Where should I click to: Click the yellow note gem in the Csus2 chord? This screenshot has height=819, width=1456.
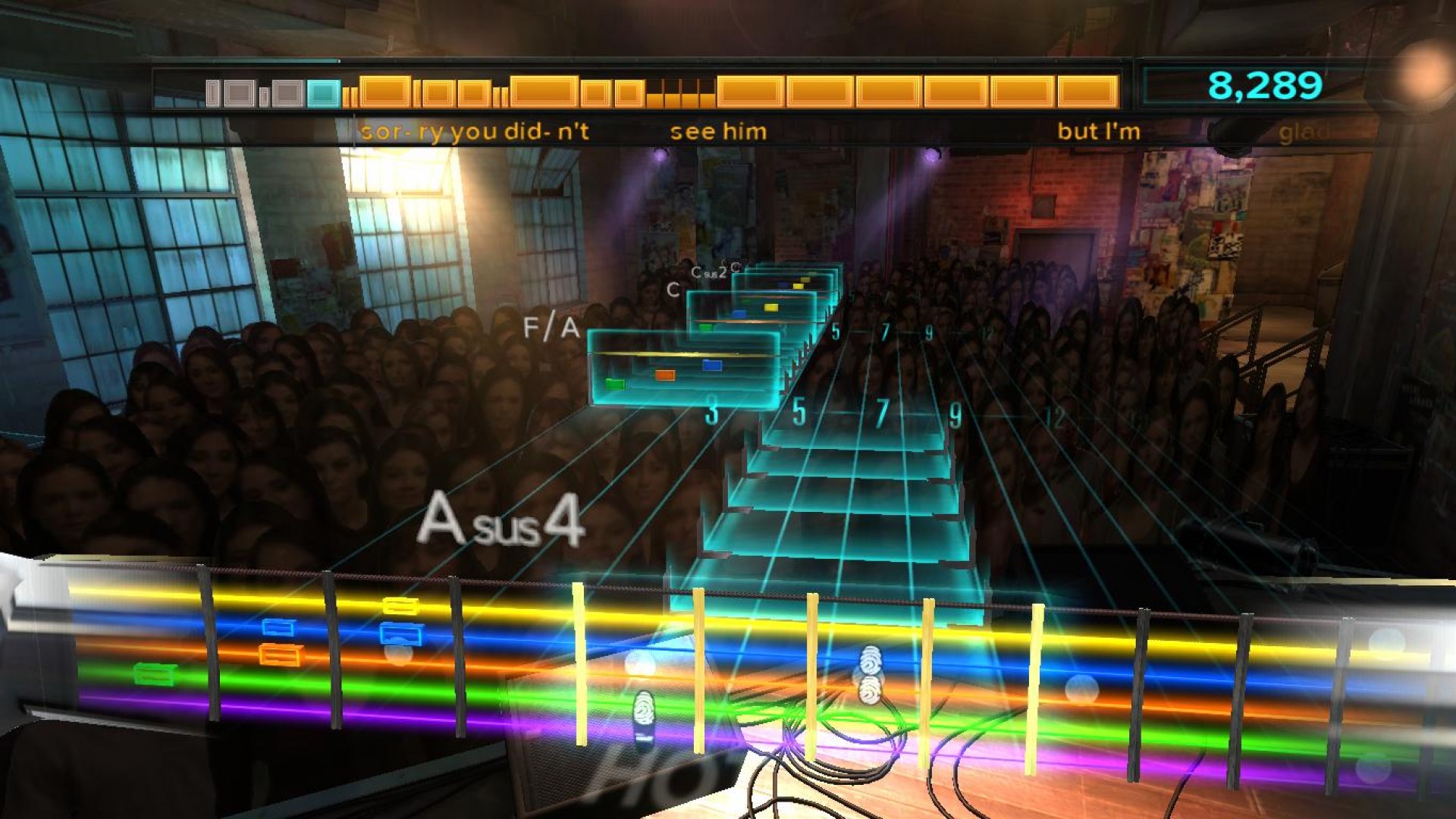coord(799,284)
